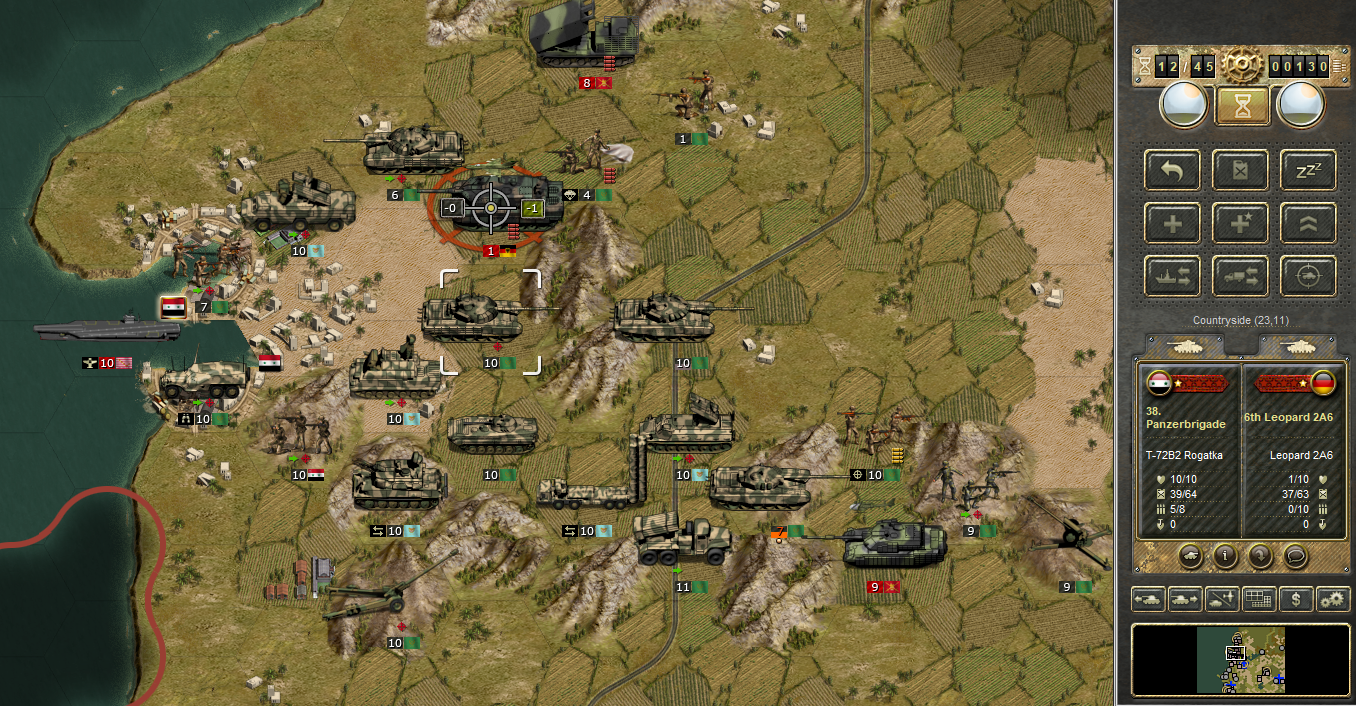The image size is (1356, 706).
Task: Put the unit to sleep with ZZZ button
Action: click(x=1308, y=170)
